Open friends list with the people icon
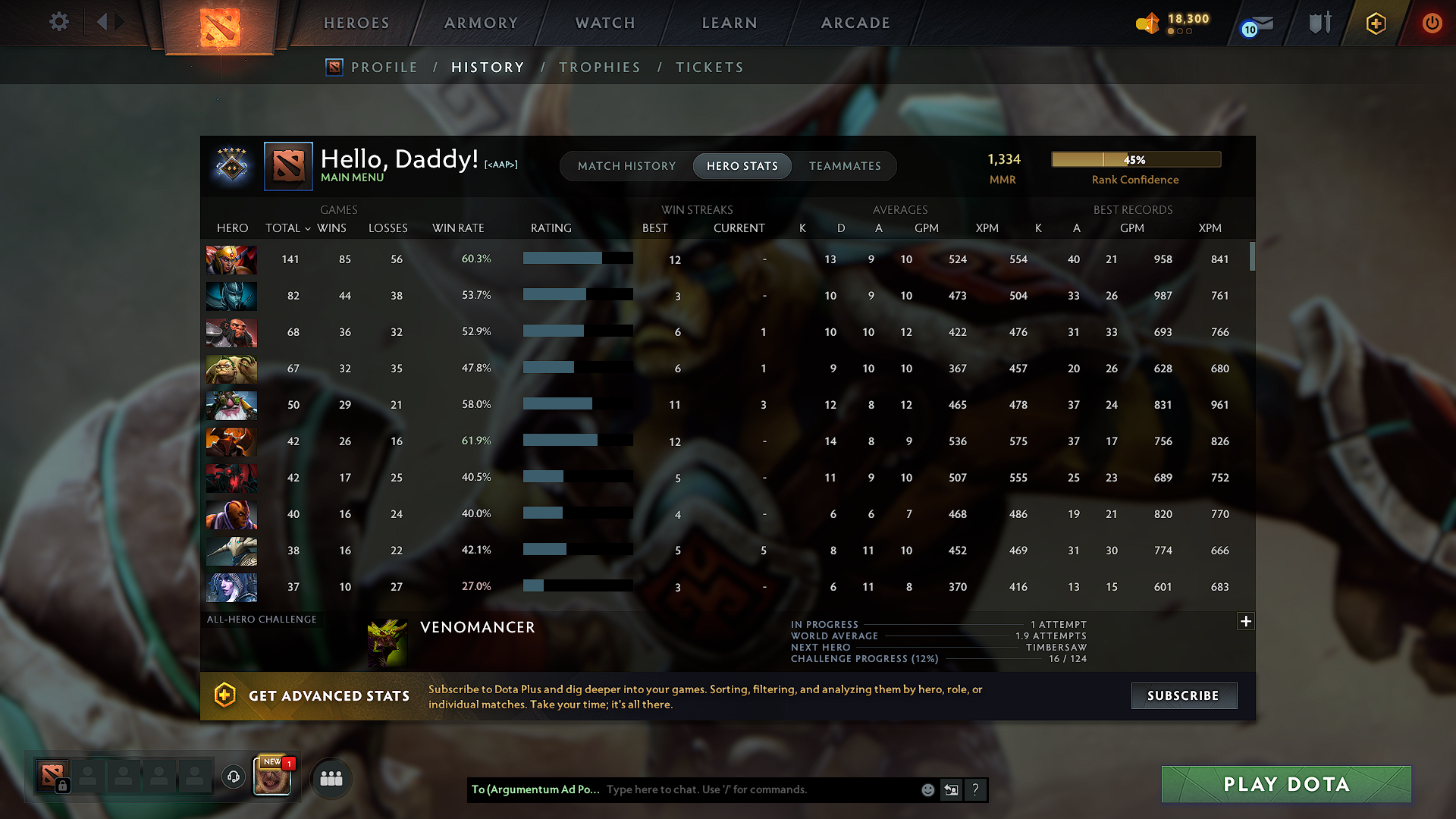 [x=330, y=777]
